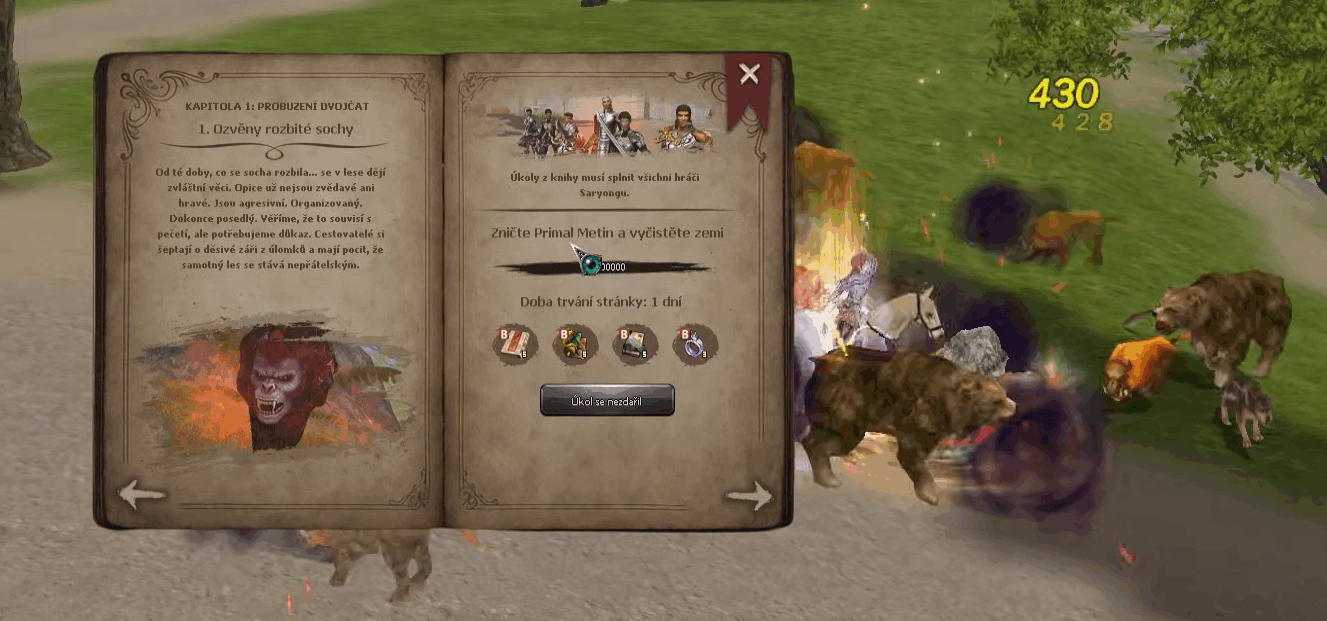Screen dimensions: 1327x621
Task: Inspect the golden figurine reward icon
Action: [x=575, y=344]
